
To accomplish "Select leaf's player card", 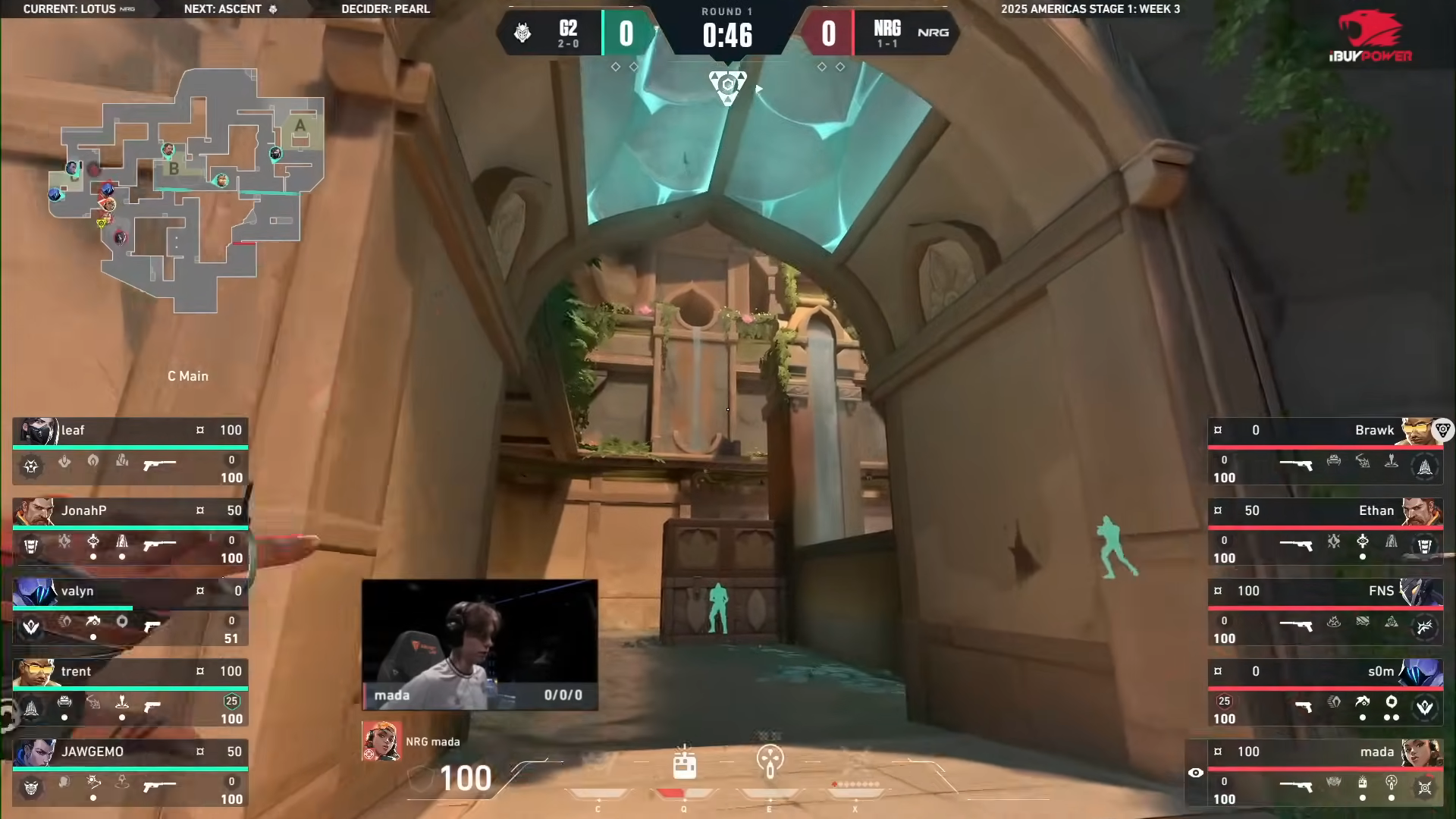I will click(x=130, y=451).
